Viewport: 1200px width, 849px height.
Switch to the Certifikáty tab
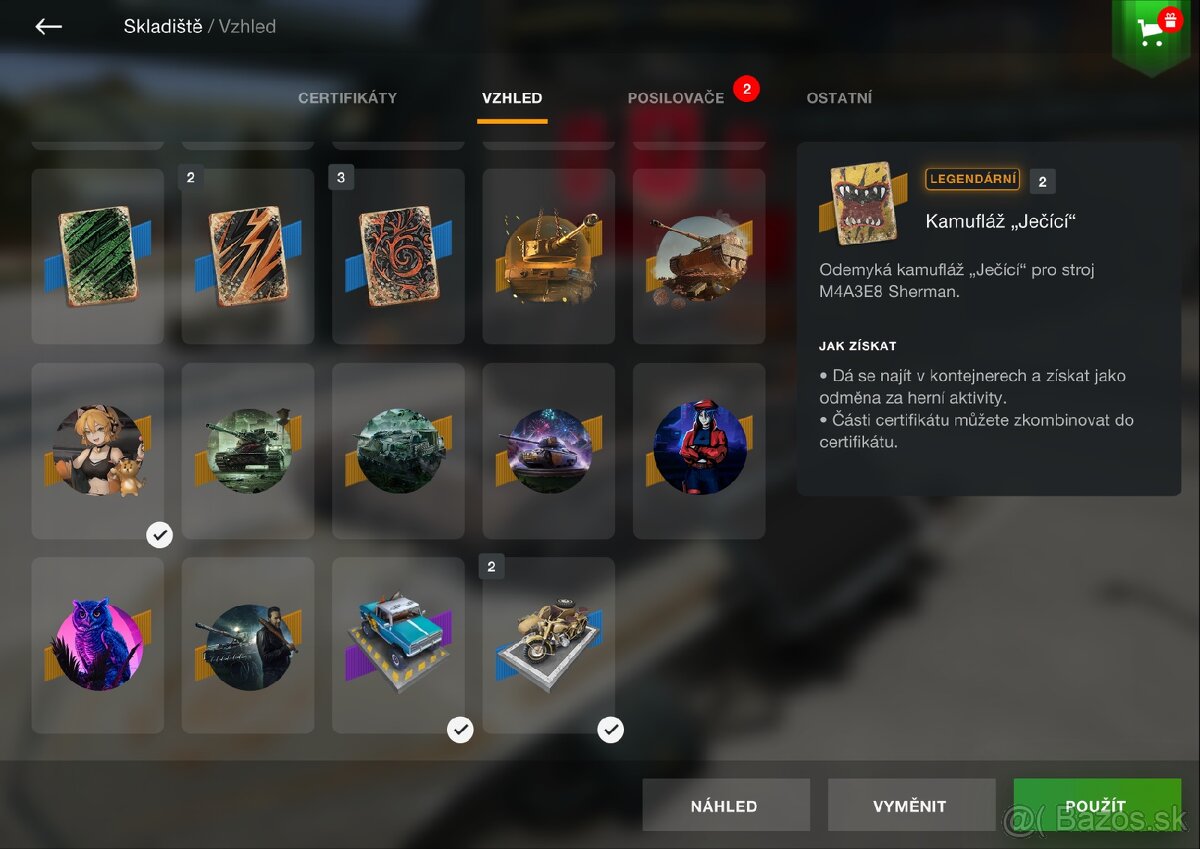point(347,98)
